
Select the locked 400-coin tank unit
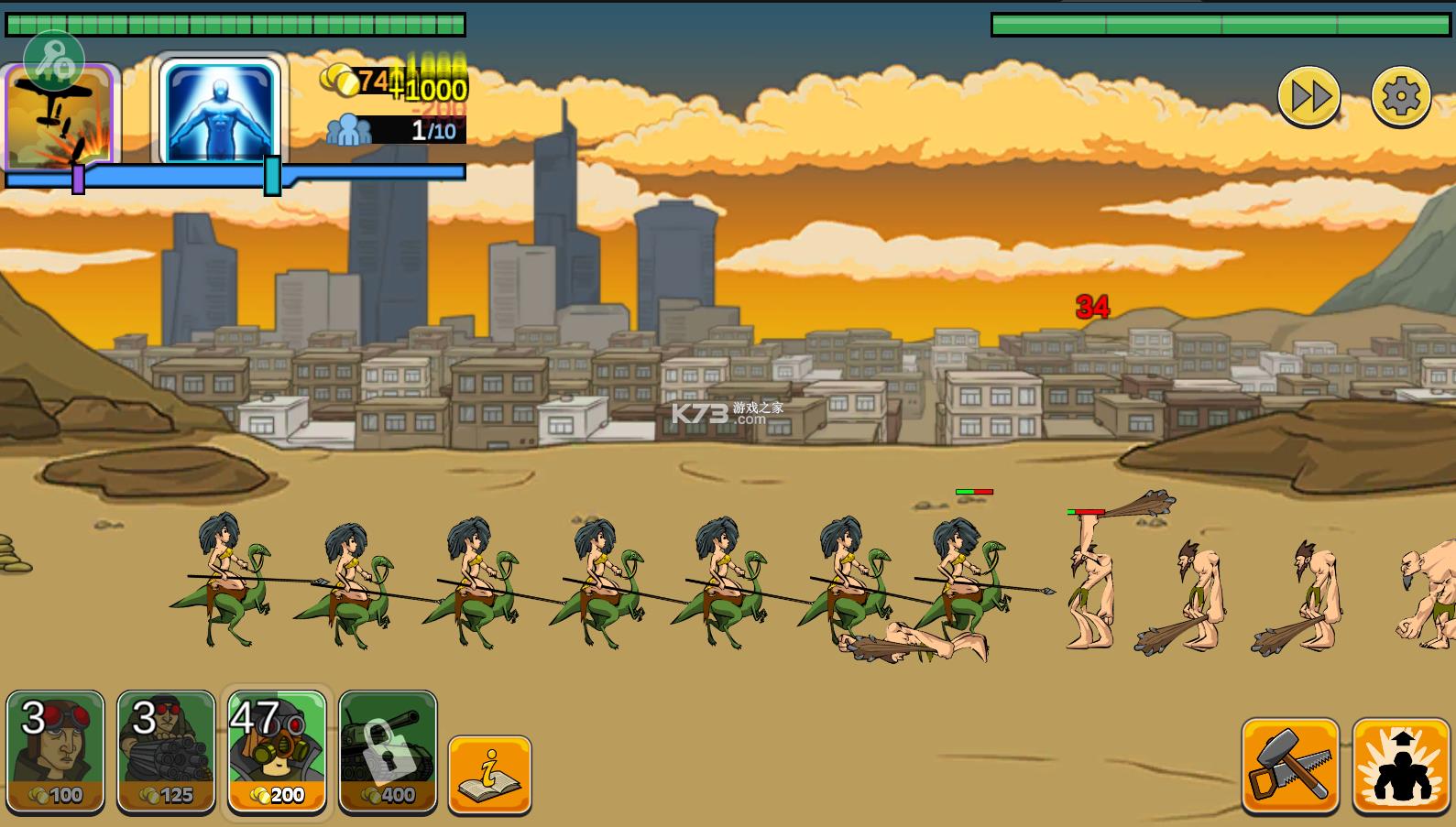point(388,751)
